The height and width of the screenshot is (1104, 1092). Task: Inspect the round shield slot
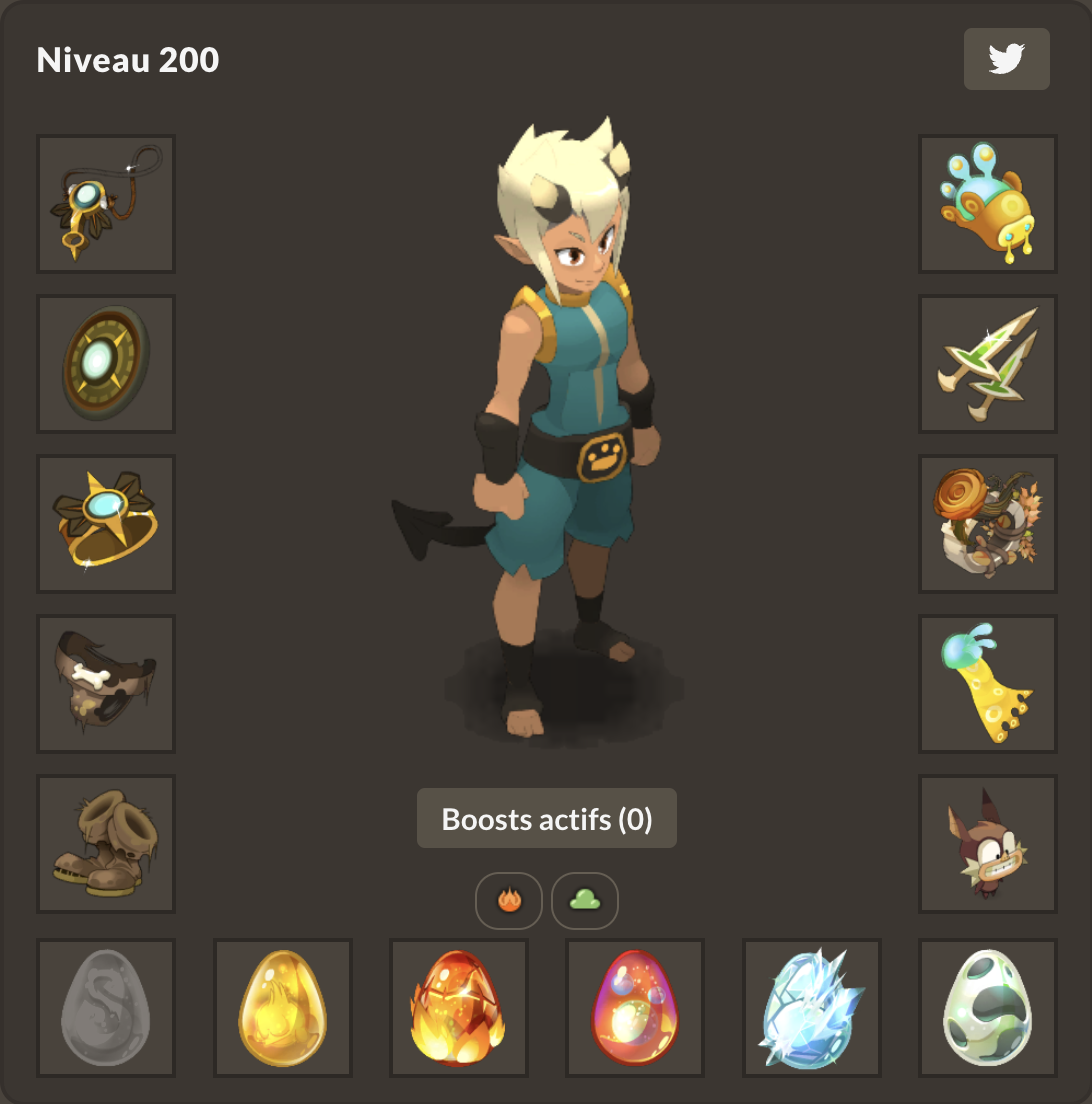click(106, 364)
